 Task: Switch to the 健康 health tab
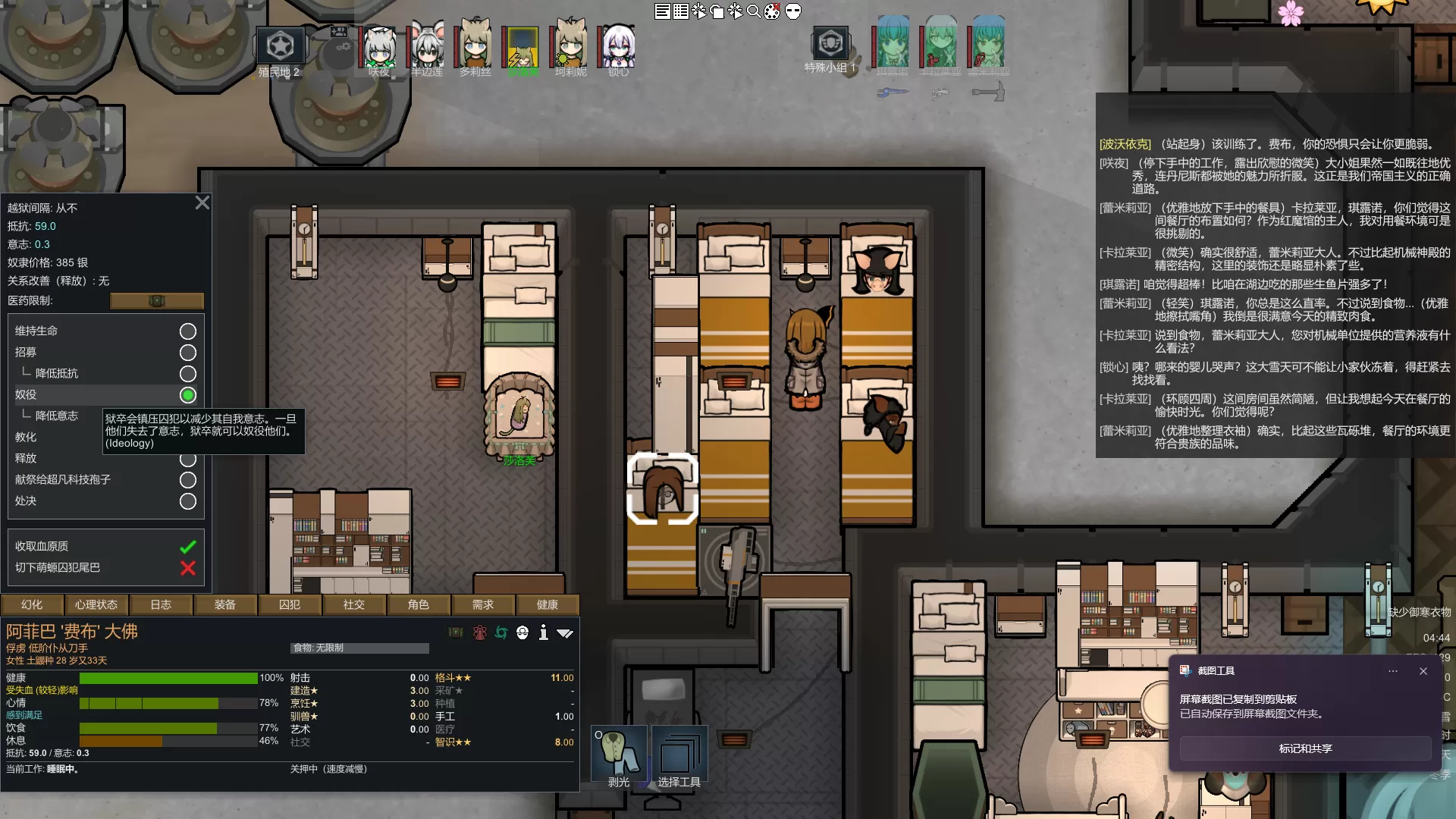pyautogui.click(x=547, y=604)
